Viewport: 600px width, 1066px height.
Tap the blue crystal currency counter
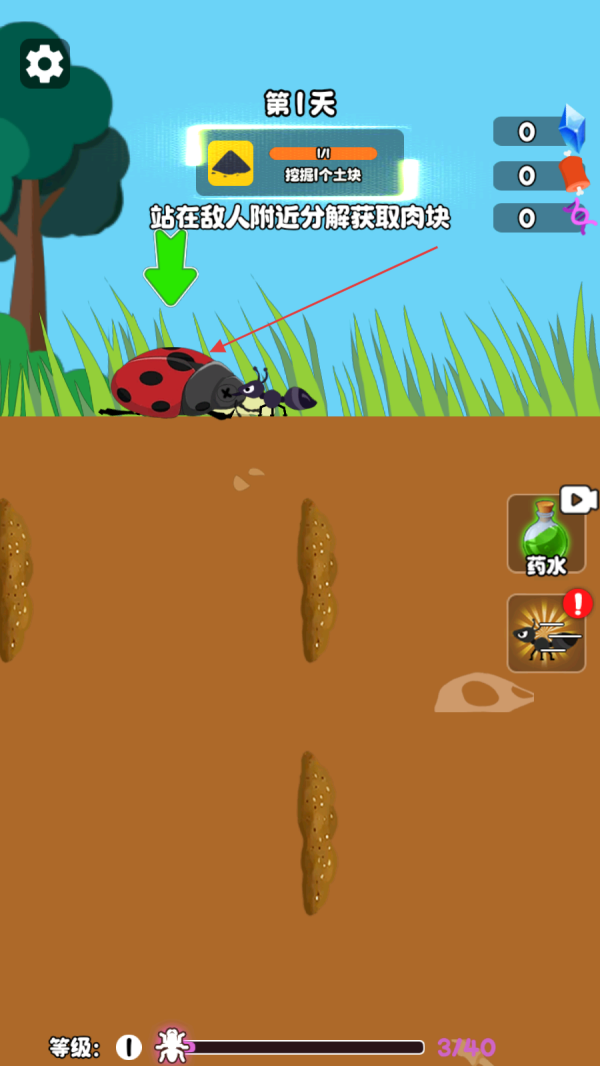[x=540, y=131]
